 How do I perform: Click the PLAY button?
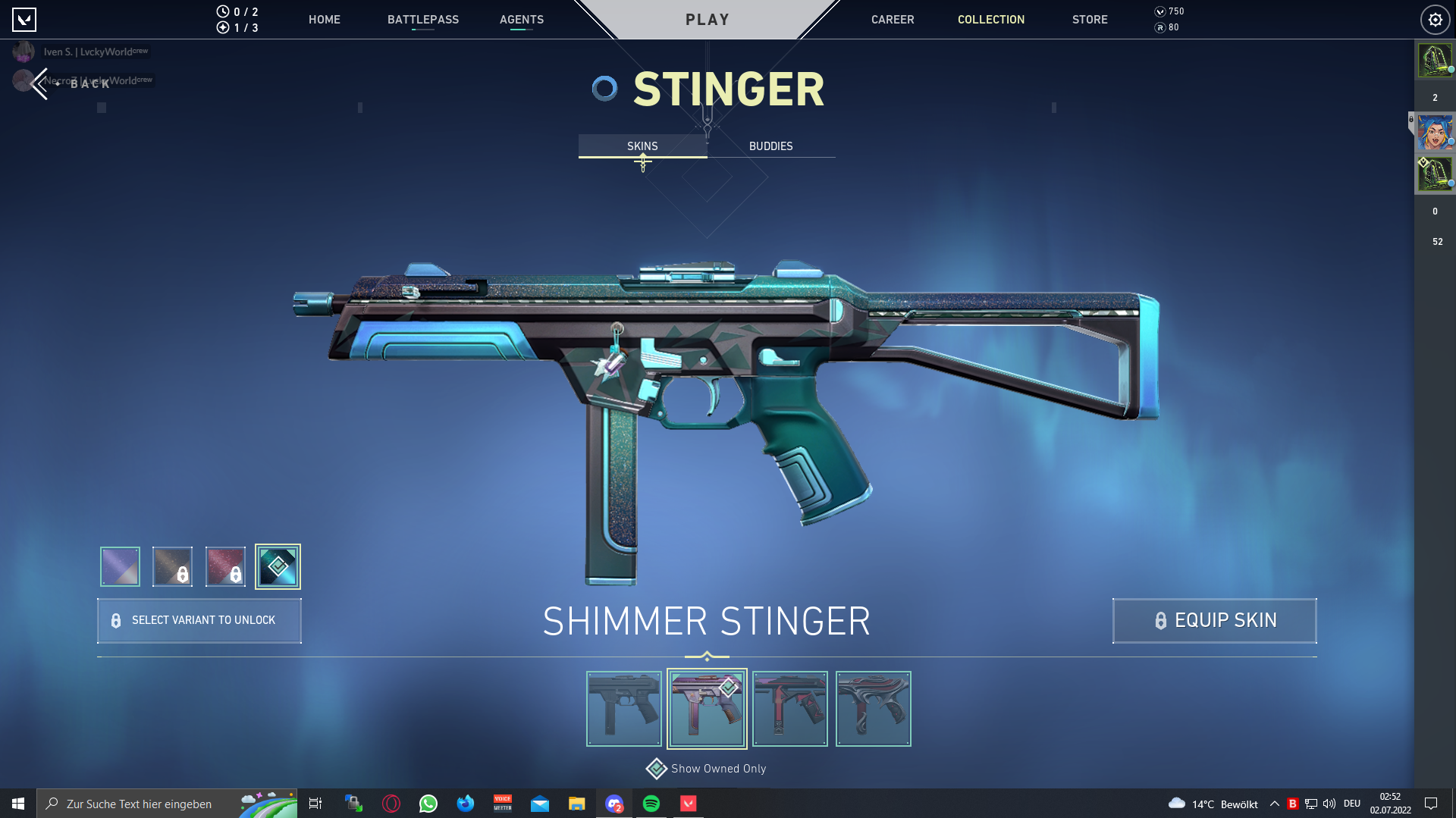click(x=707, y=20)
